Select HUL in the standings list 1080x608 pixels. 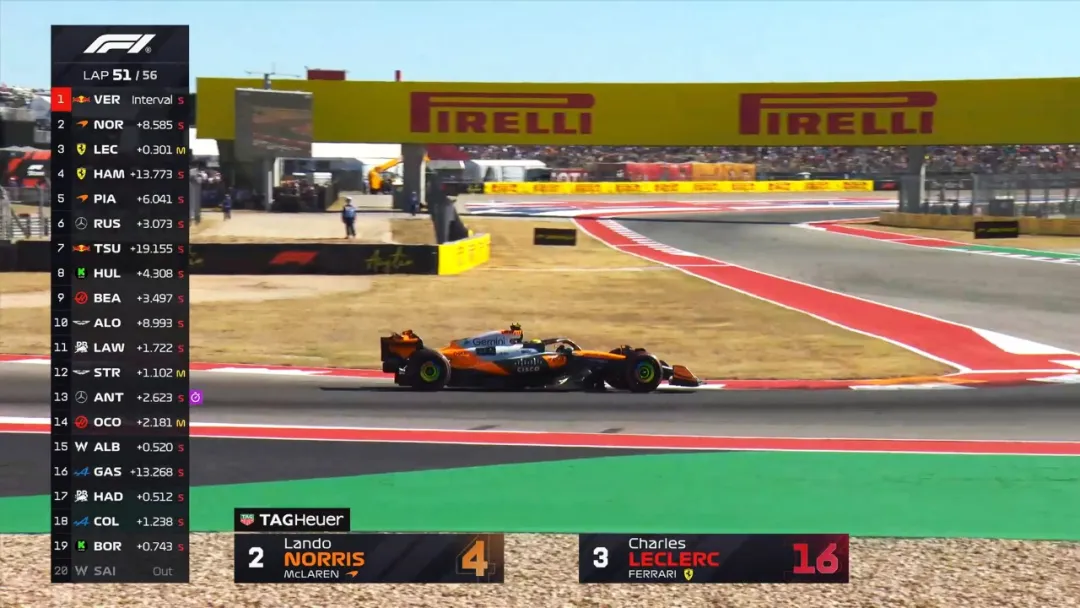click(120, 273)
